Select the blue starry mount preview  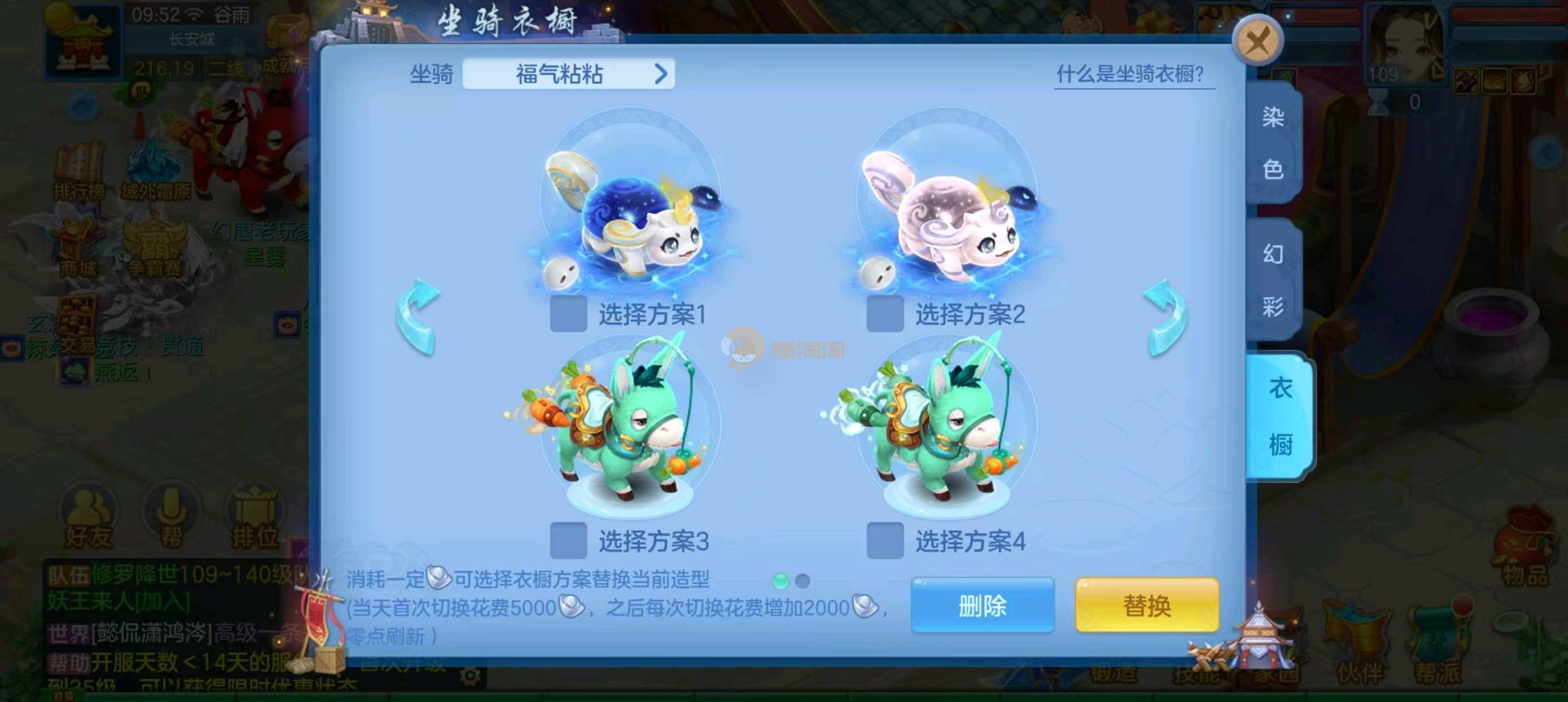[x=630, y=208]
